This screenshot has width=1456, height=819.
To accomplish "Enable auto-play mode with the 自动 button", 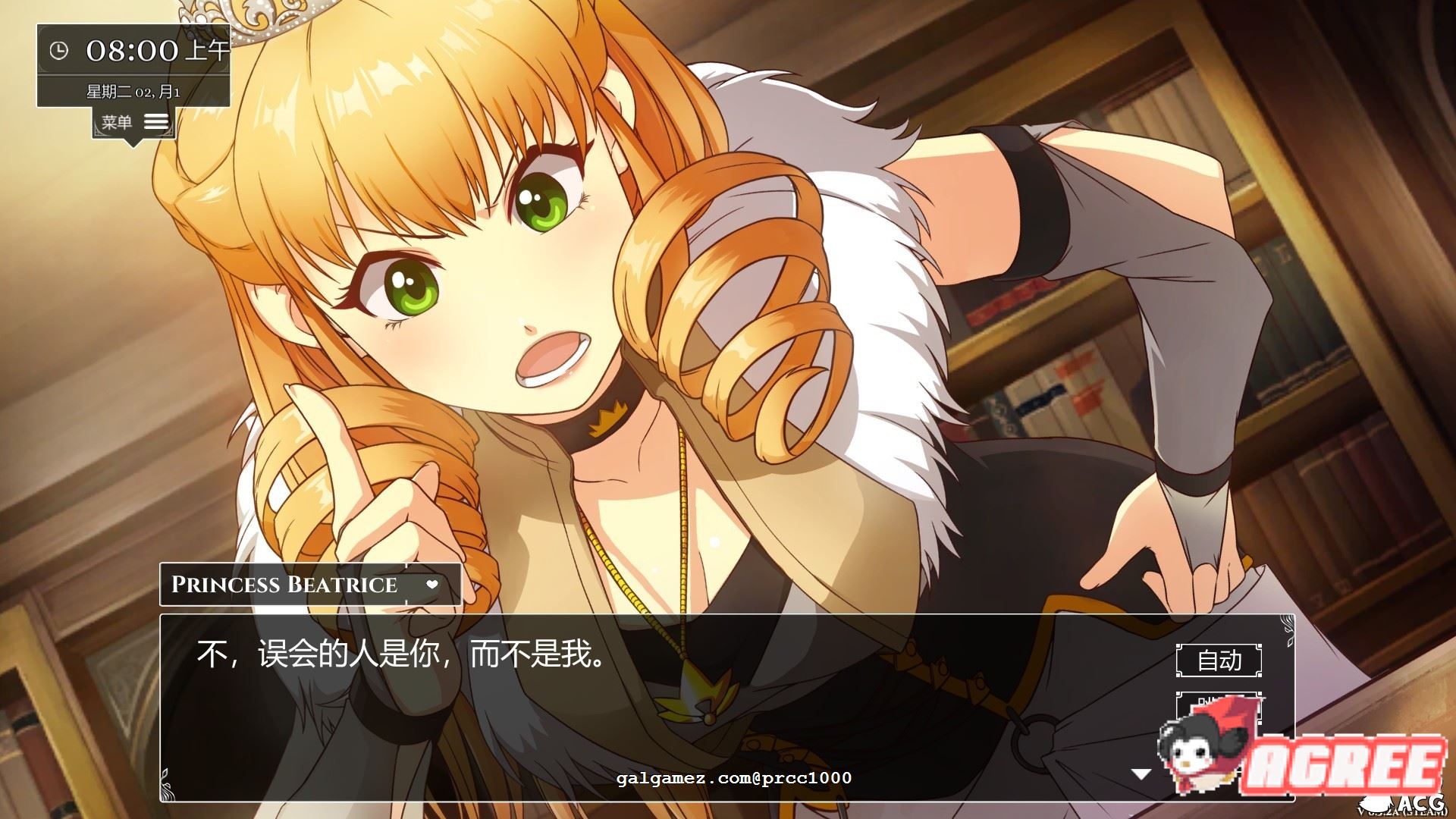I will (1221, 661).
